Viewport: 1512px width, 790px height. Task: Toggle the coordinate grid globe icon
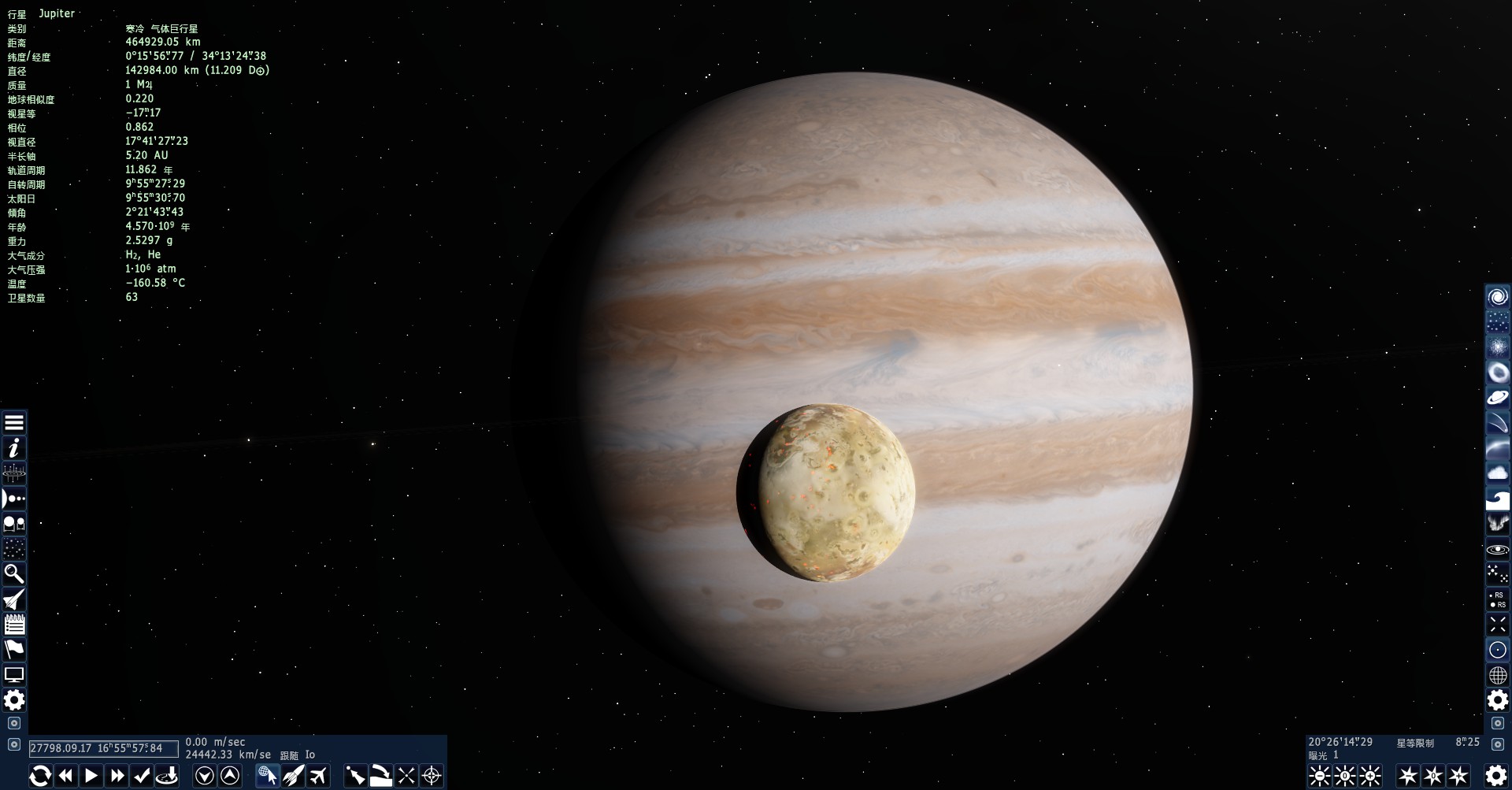1497,675
